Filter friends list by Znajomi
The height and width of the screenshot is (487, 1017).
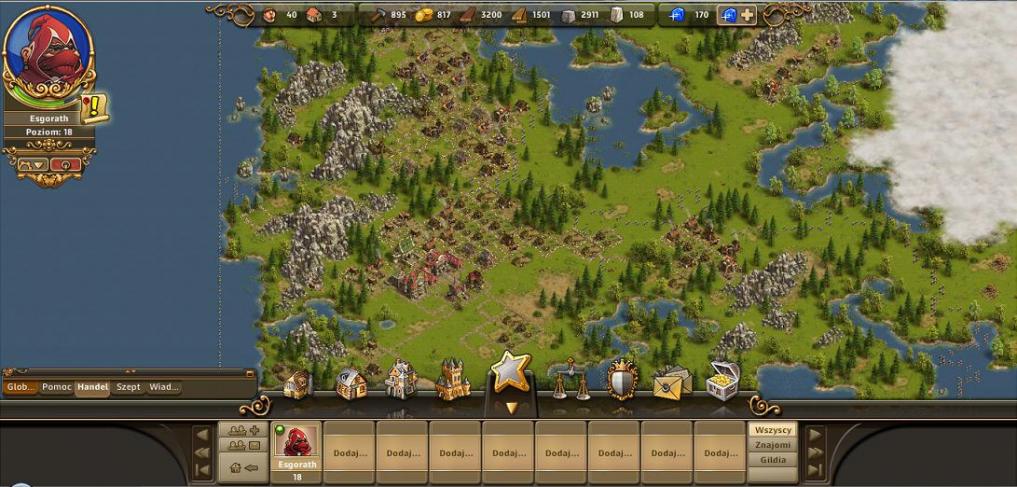[773, 445]
